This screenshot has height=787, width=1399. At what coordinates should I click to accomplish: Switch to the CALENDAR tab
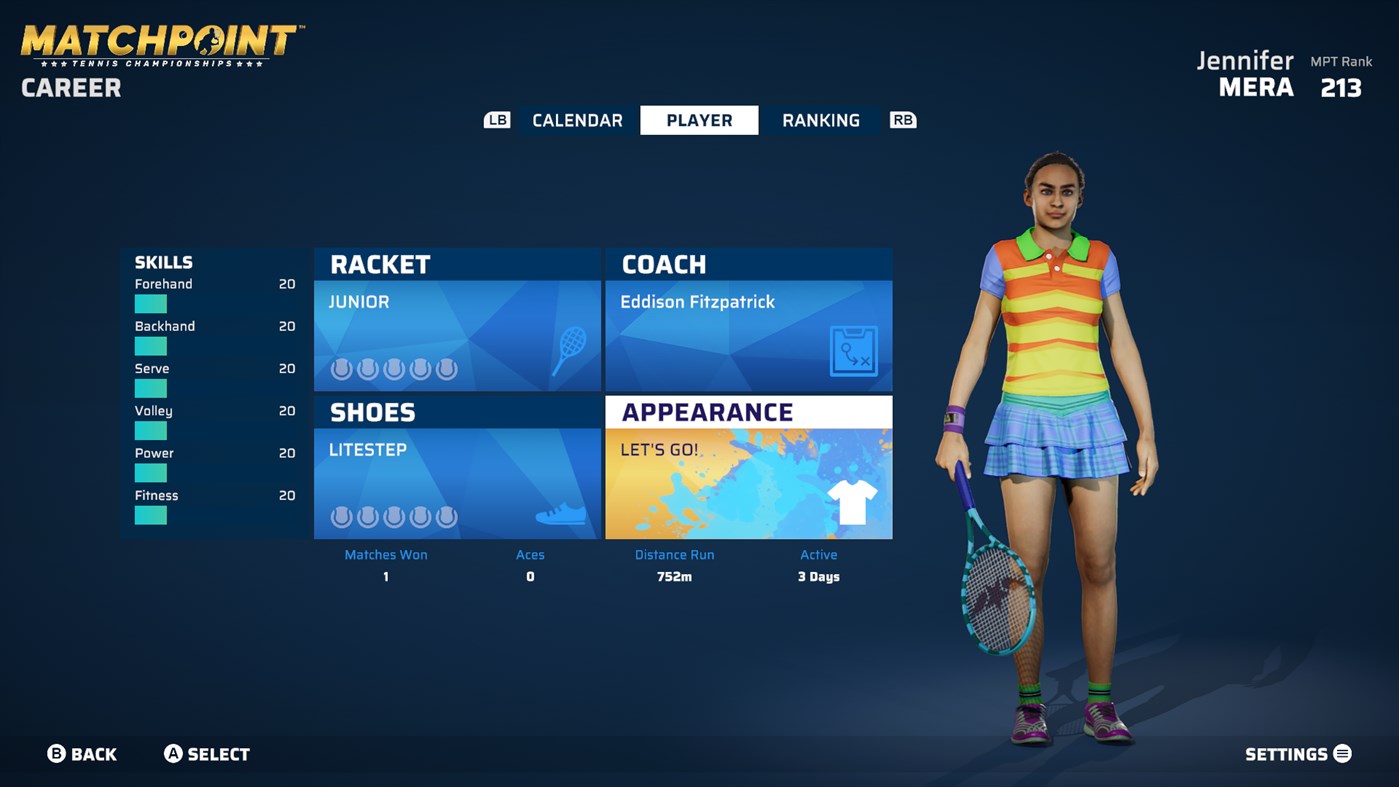[577, 119]
